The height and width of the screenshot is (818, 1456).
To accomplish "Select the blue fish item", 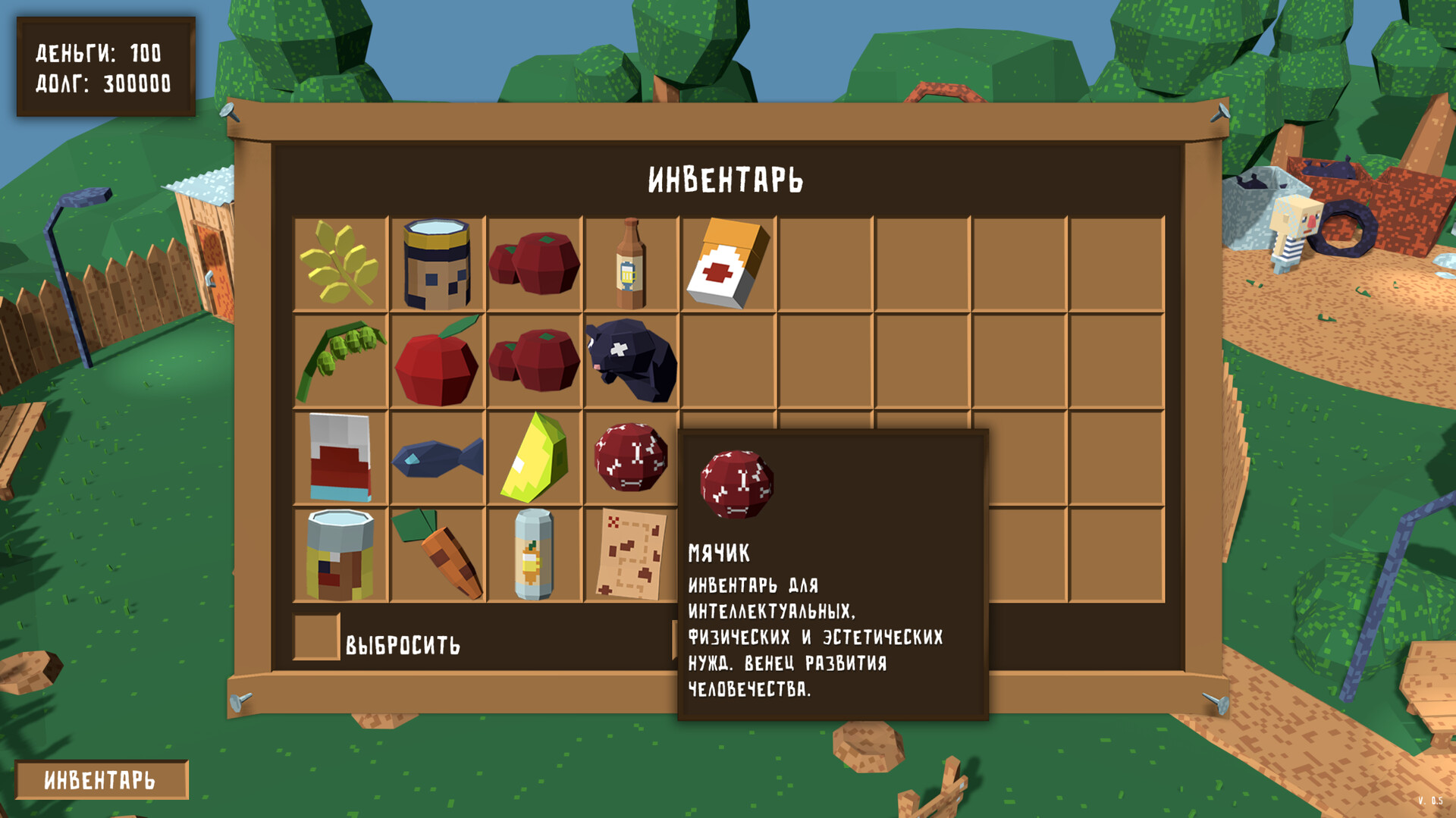I will pyautogui.click(x=438, y=459).
